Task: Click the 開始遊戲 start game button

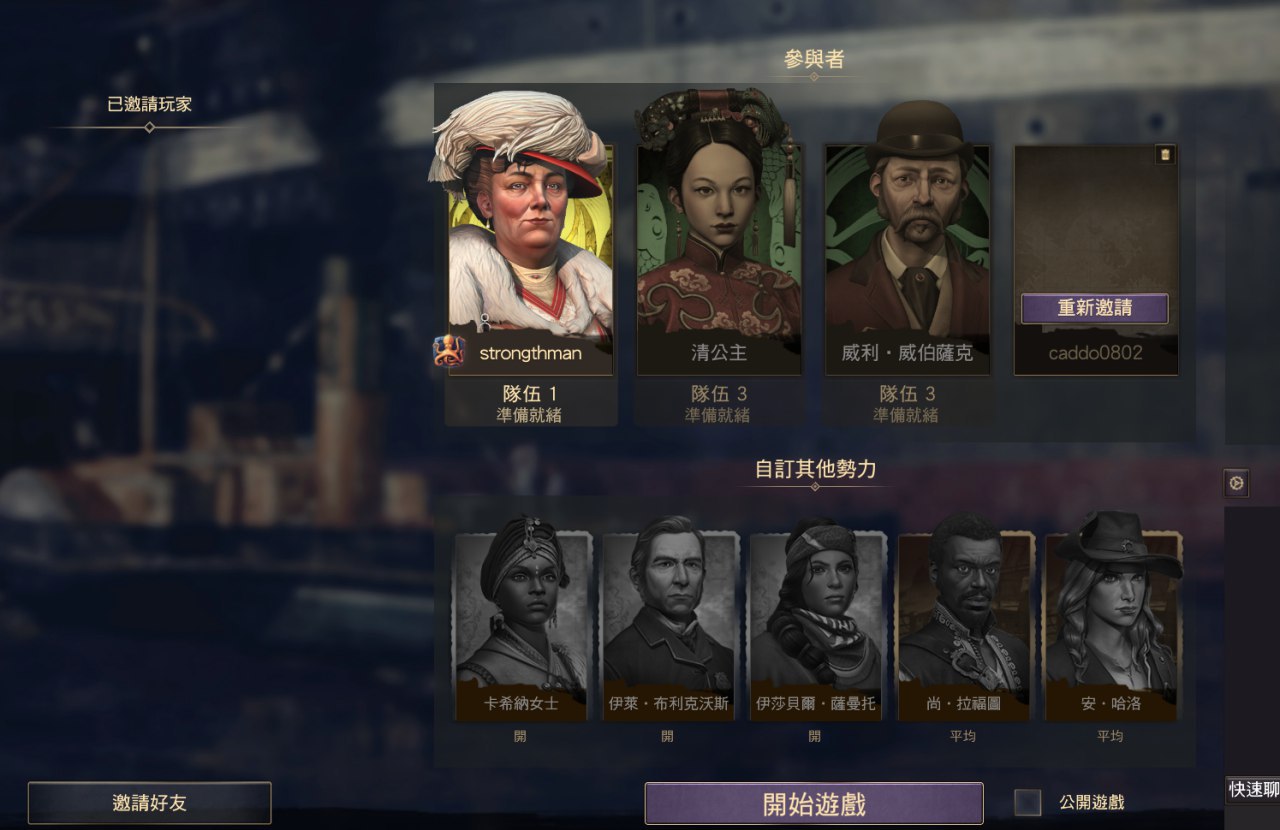Action: tap(813, 803)
